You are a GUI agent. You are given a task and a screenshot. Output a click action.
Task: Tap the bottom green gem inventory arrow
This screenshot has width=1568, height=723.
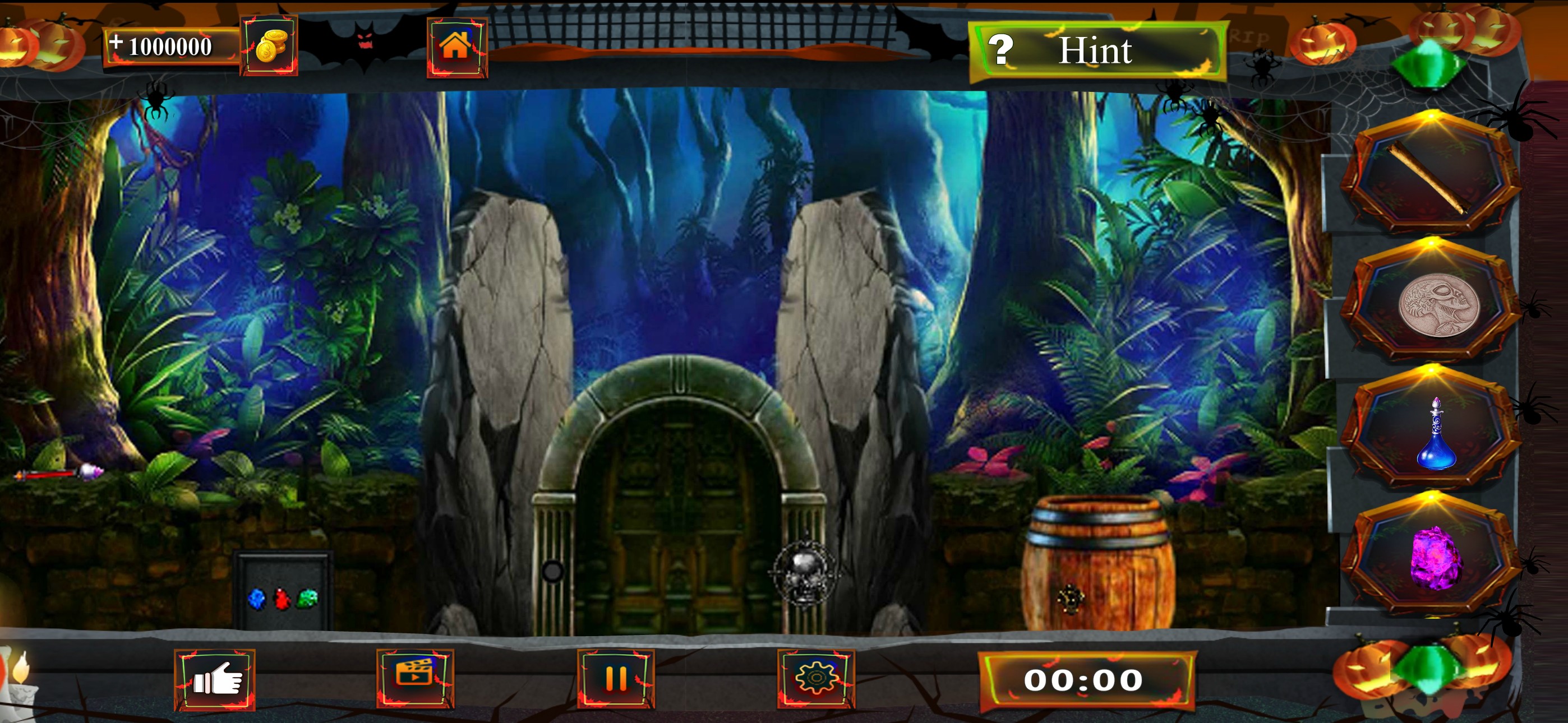(1426, 668)
